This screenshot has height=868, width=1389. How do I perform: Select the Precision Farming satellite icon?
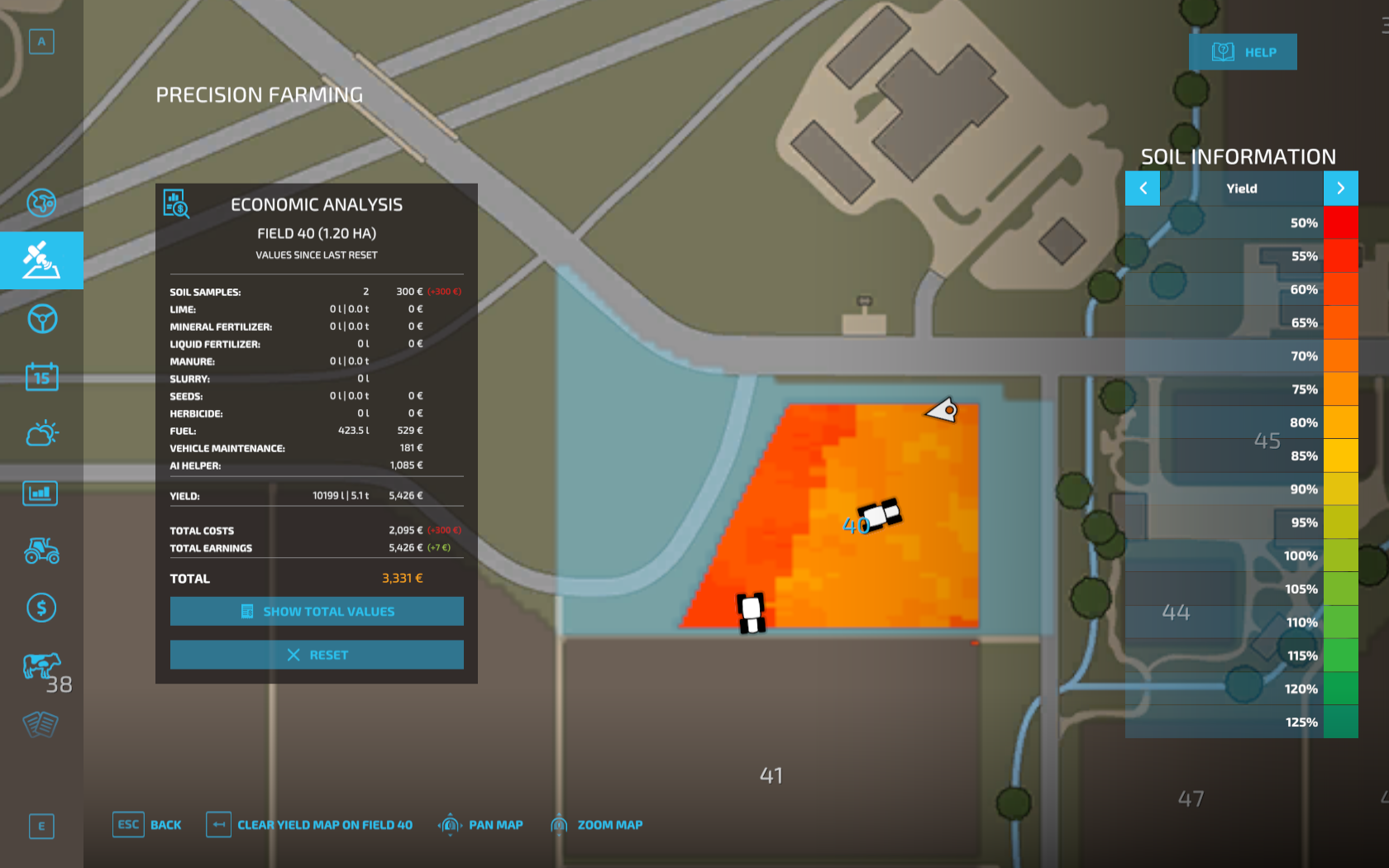pos(41,260)
